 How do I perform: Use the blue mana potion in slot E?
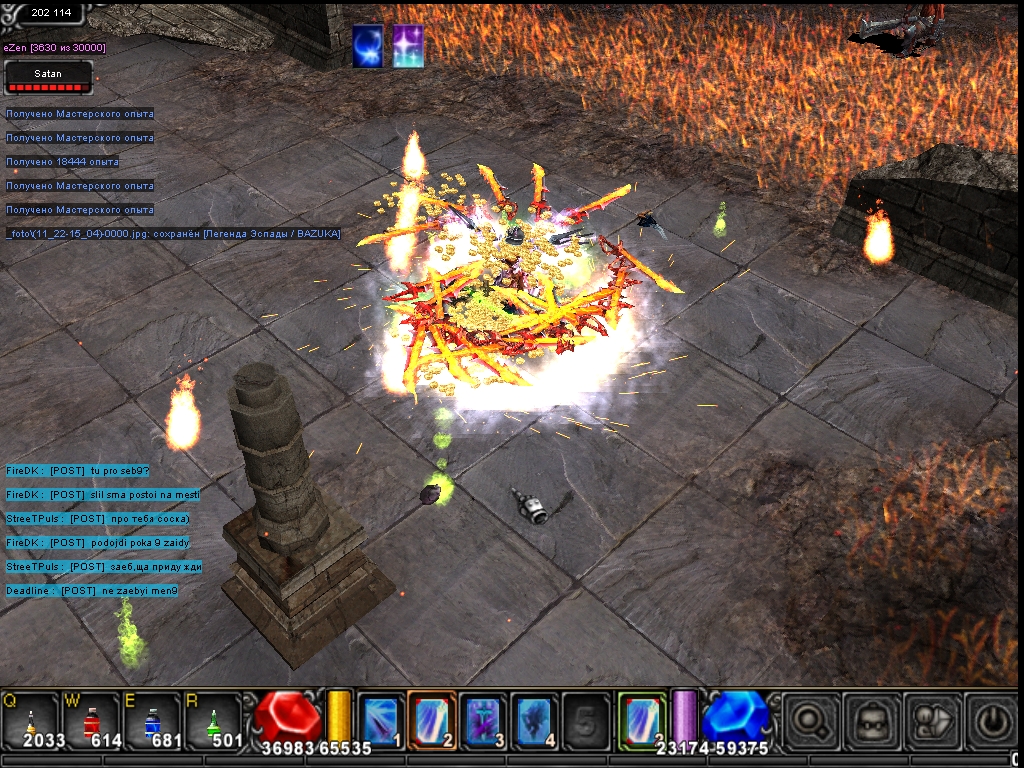tap(152, 720)
